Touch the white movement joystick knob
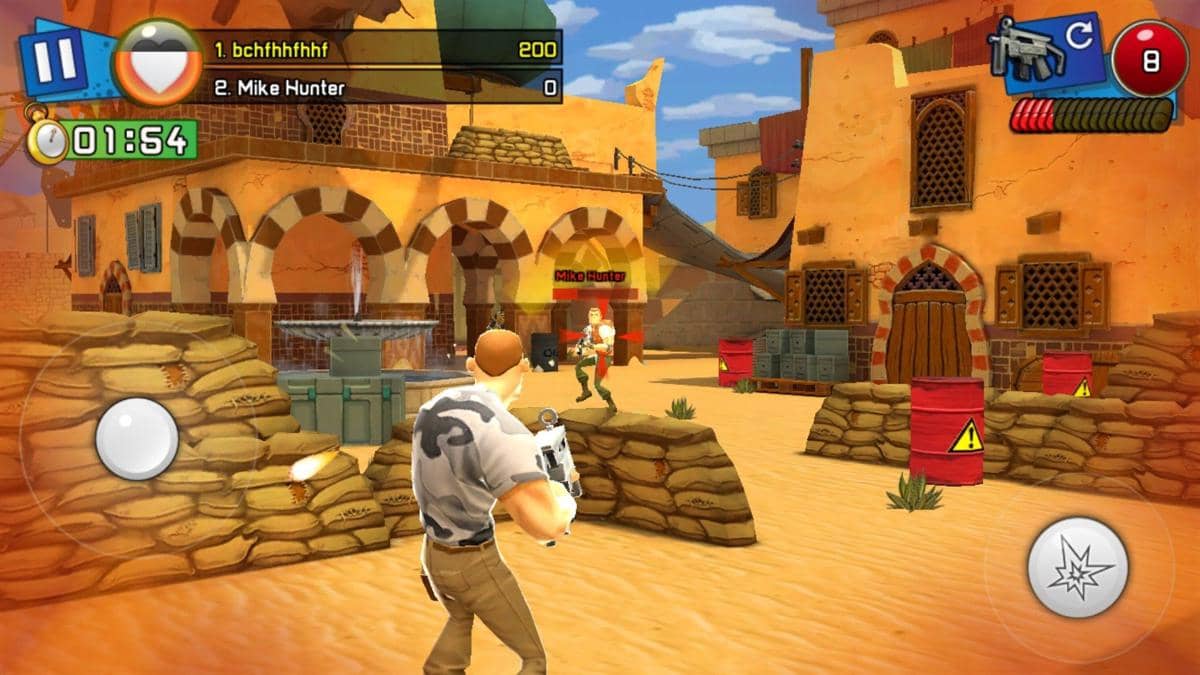Image resolution: width=1200 pixels, height=675 pixels. 137,438
